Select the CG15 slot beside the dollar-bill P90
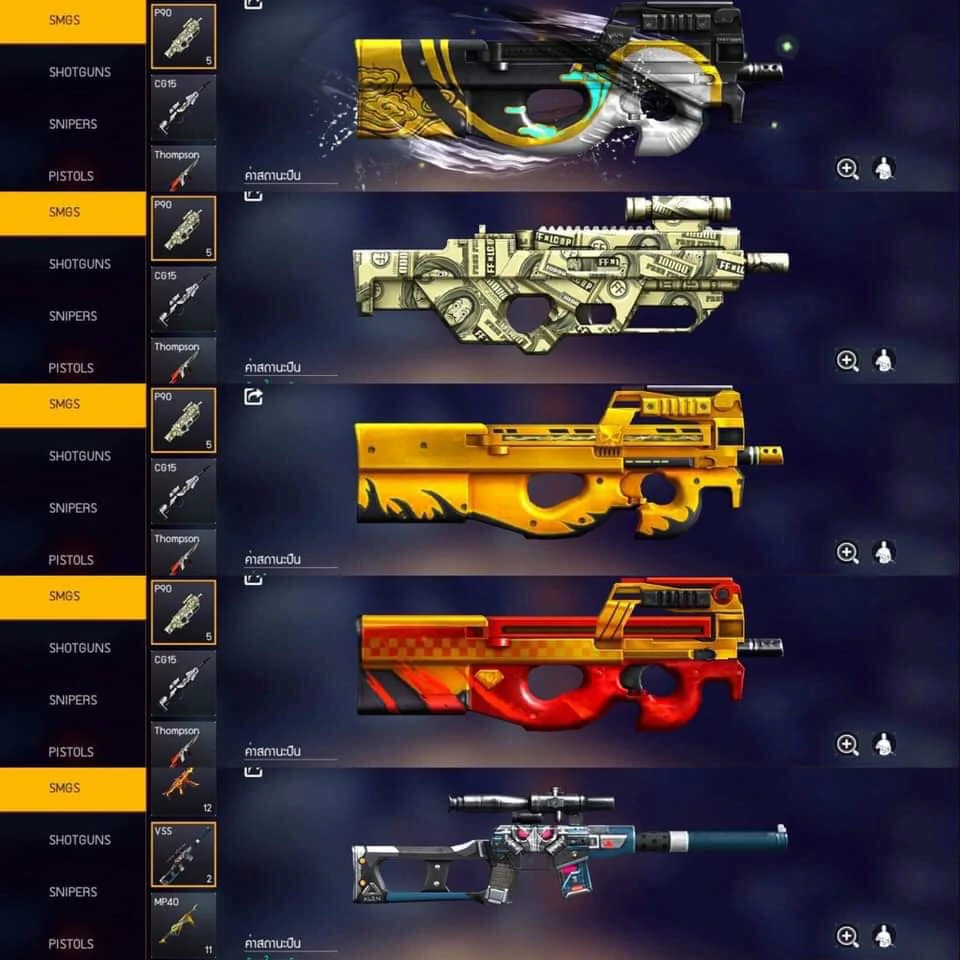Image resolution: width=960 pixels, height=960 pixels. pyautogui.click(x=183, y=298)
